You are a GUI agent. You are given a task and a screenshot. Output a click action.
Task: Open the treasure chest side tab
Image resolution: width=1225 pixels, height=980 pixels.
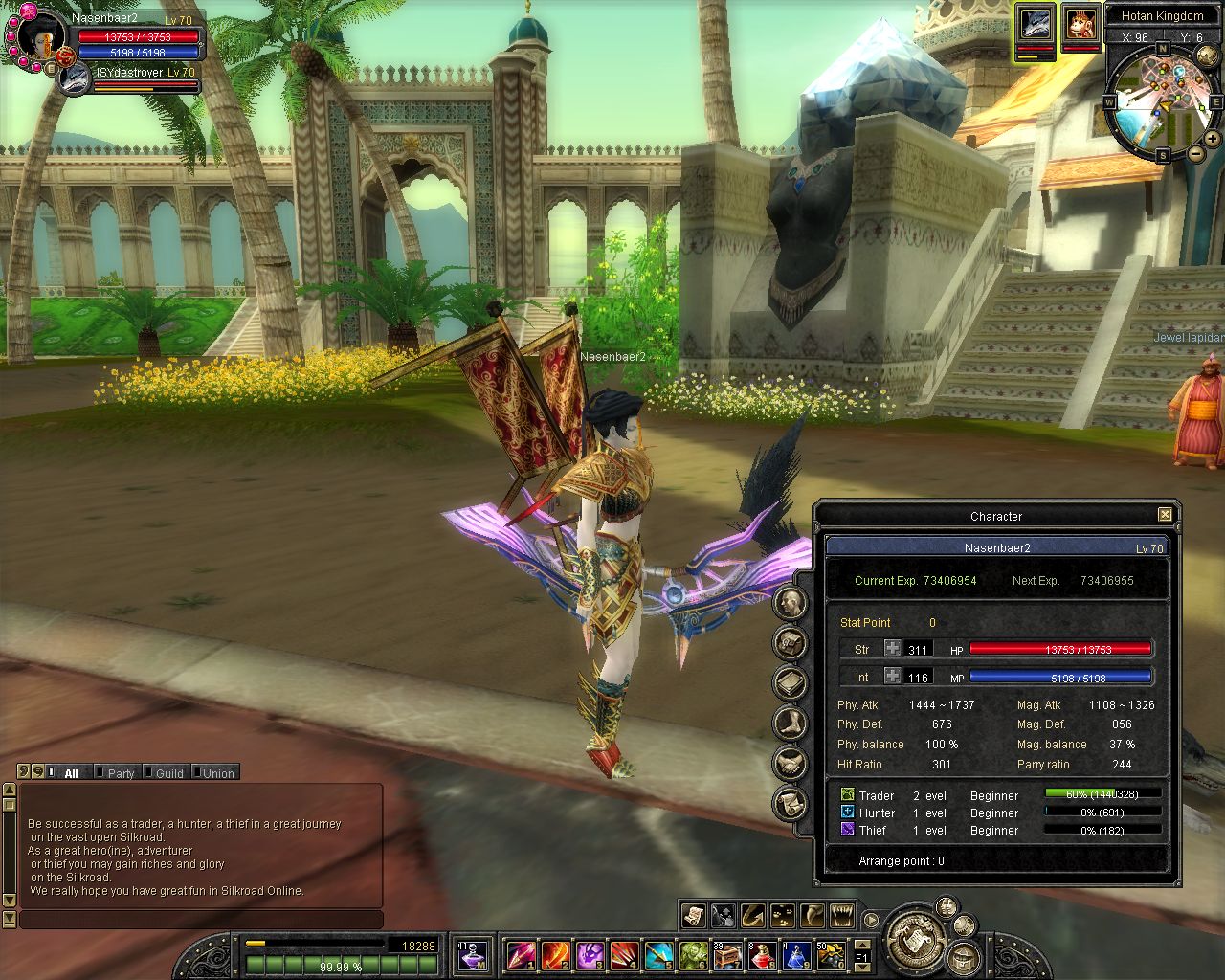(x=791, y=643)
